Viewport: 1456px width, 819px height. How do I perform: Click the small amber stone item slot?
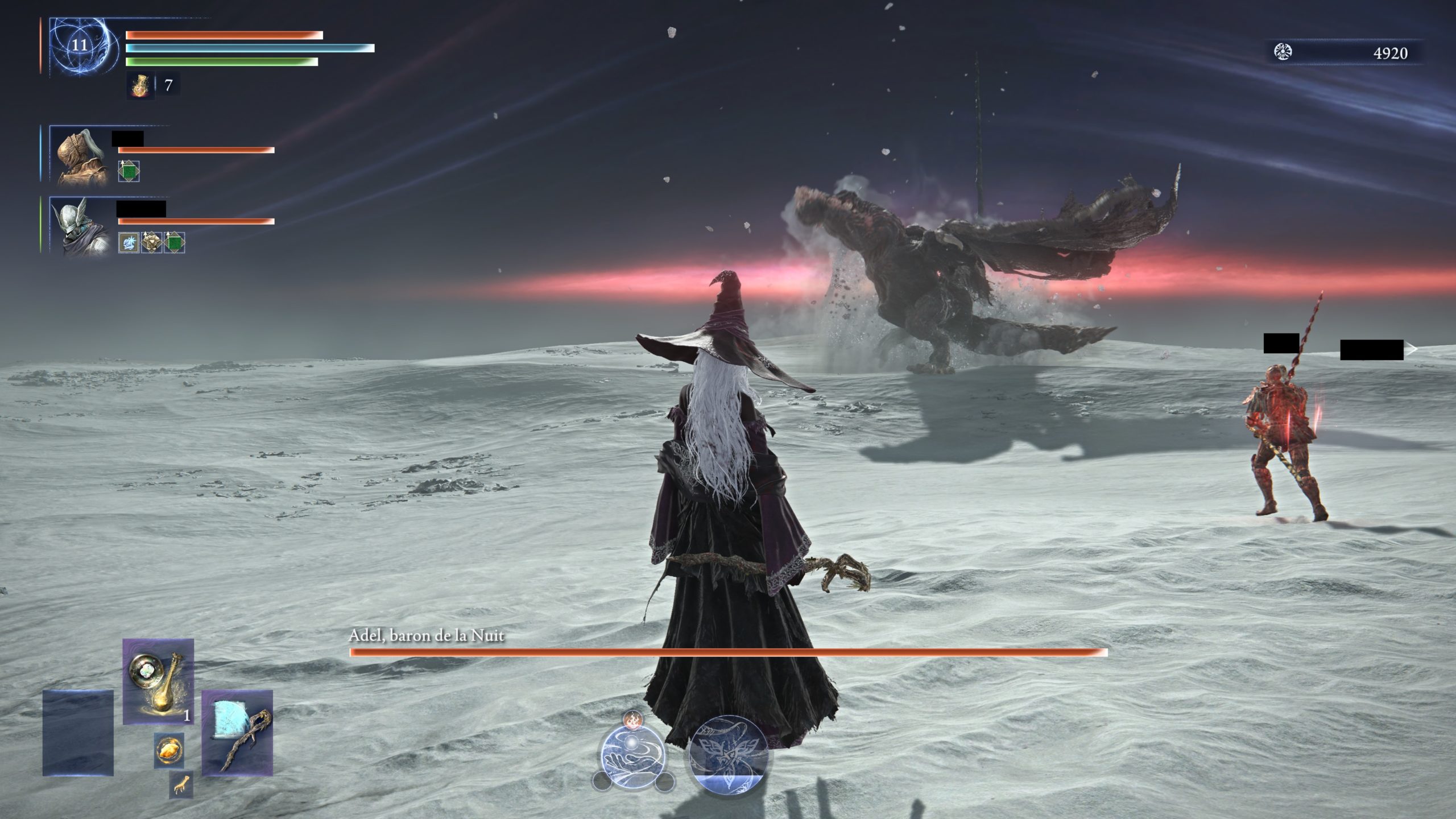(x=169, y=751)
